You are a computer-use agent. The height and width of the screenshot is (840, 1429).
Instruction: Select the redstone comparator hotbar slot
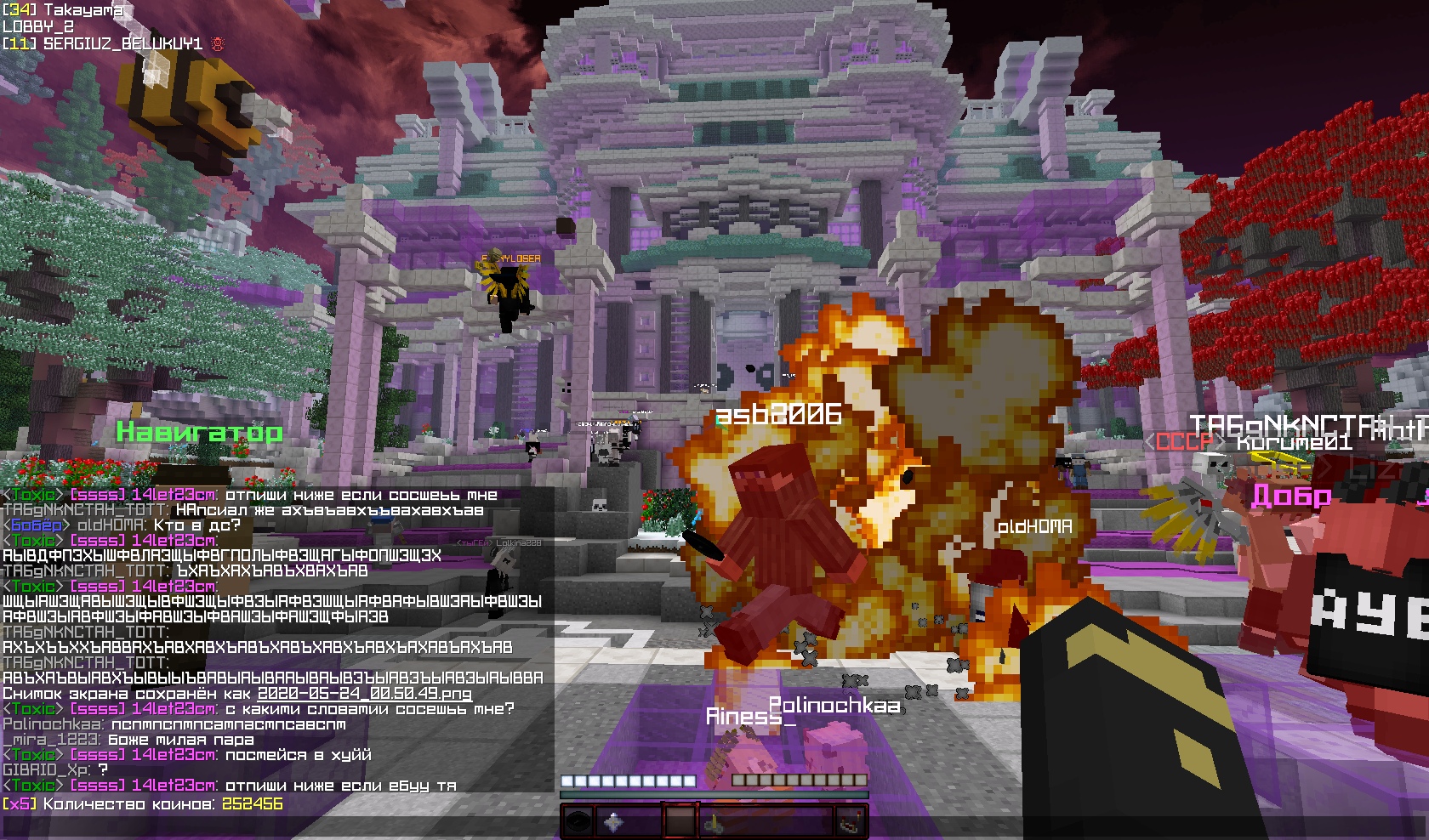(x=847, y=823)
